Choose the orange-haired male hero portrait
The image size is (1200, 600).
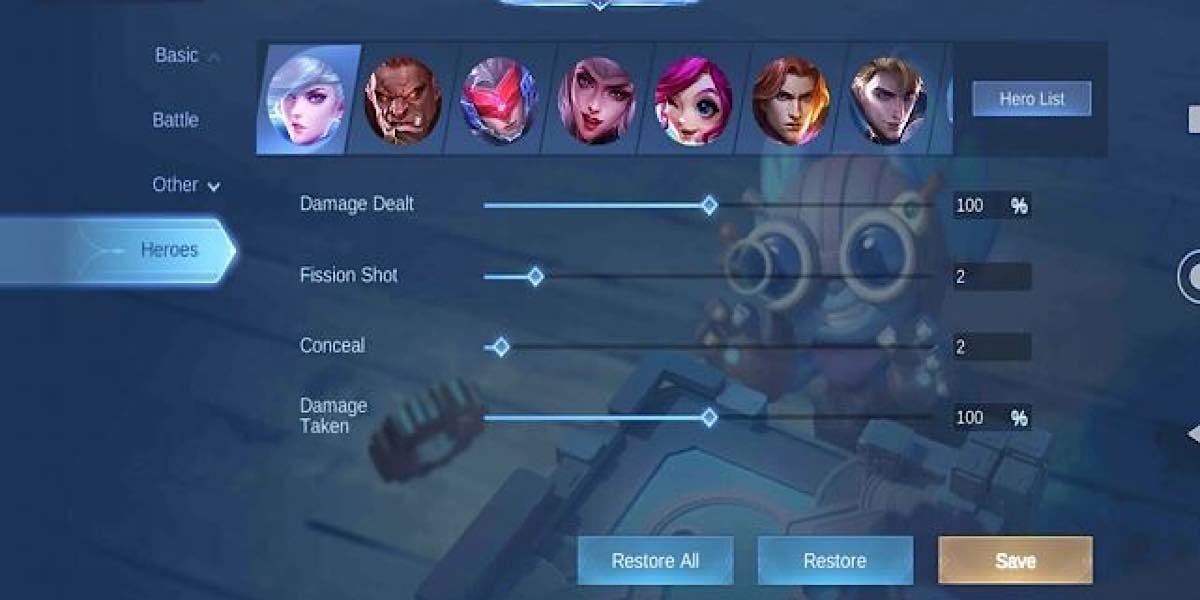point(790,100)
